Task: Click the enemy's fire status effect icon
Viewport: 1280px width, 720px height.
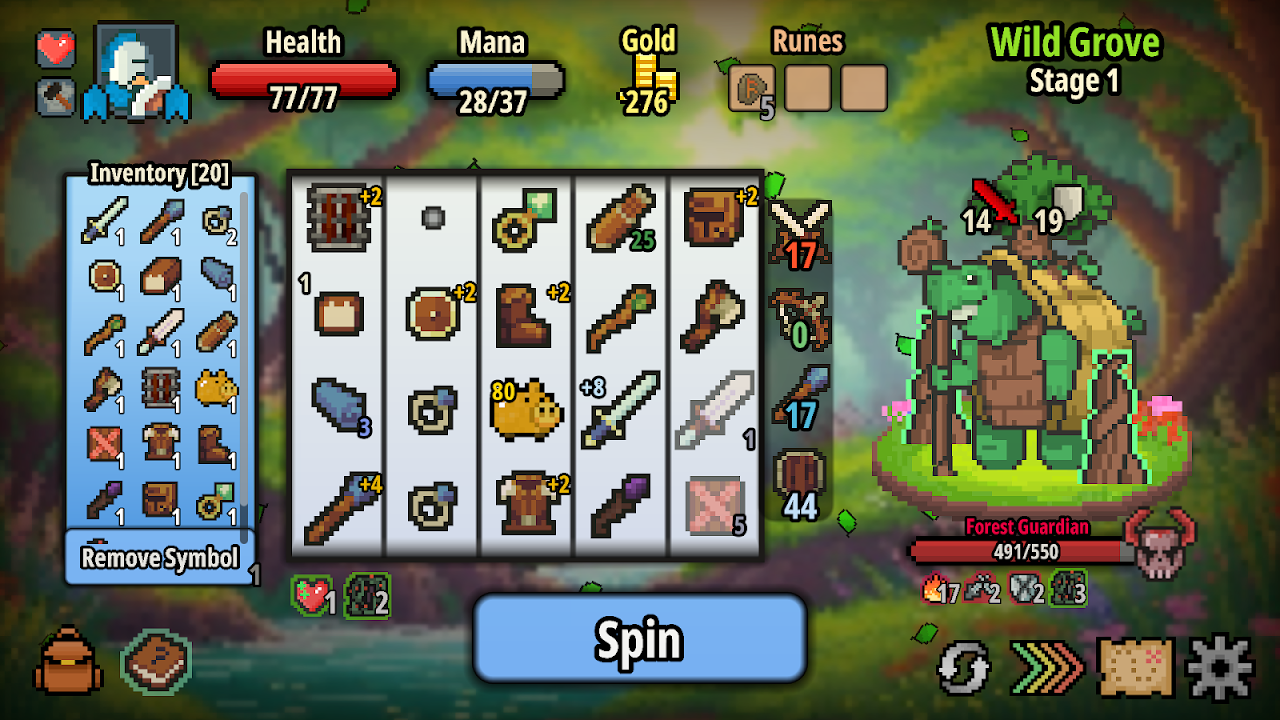Action: point(935,590)
